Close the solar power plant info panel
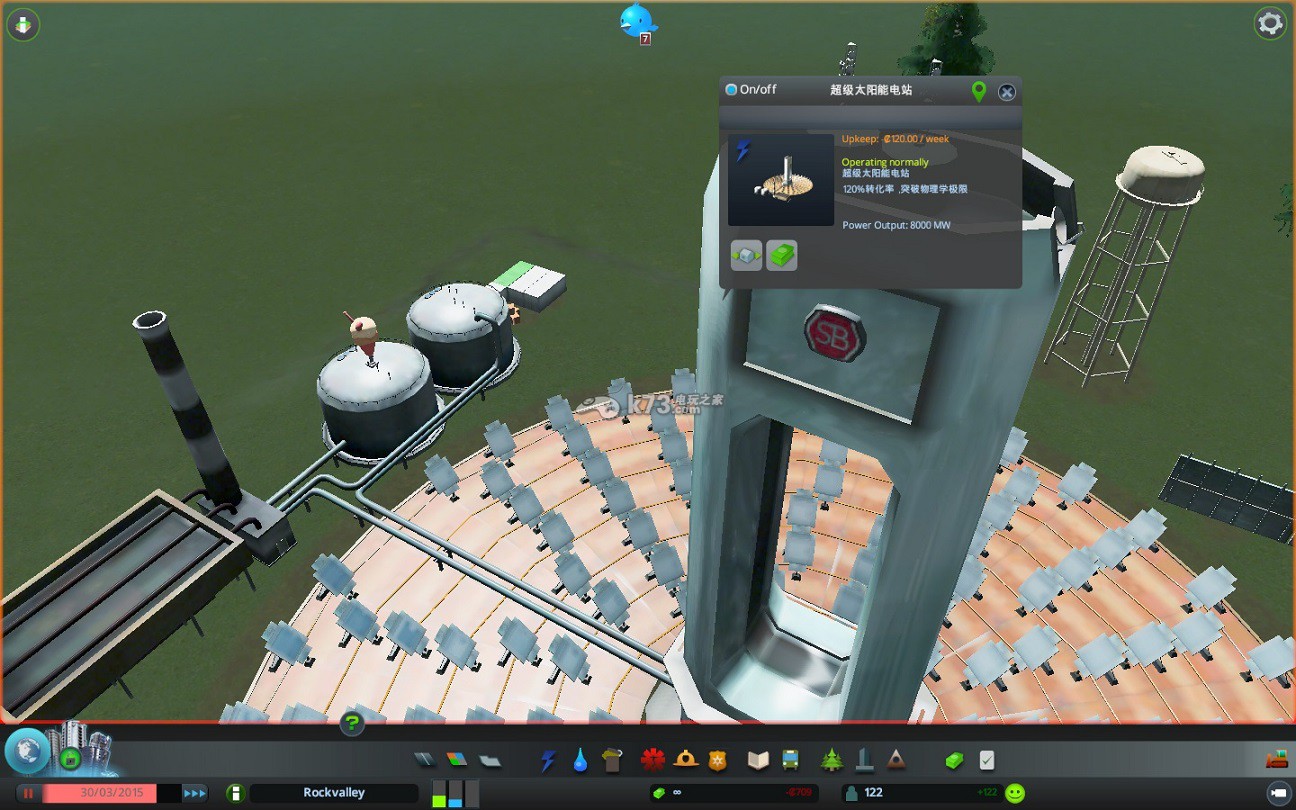Viewport: 1296px width, 810px height. tap(1006, 92)
